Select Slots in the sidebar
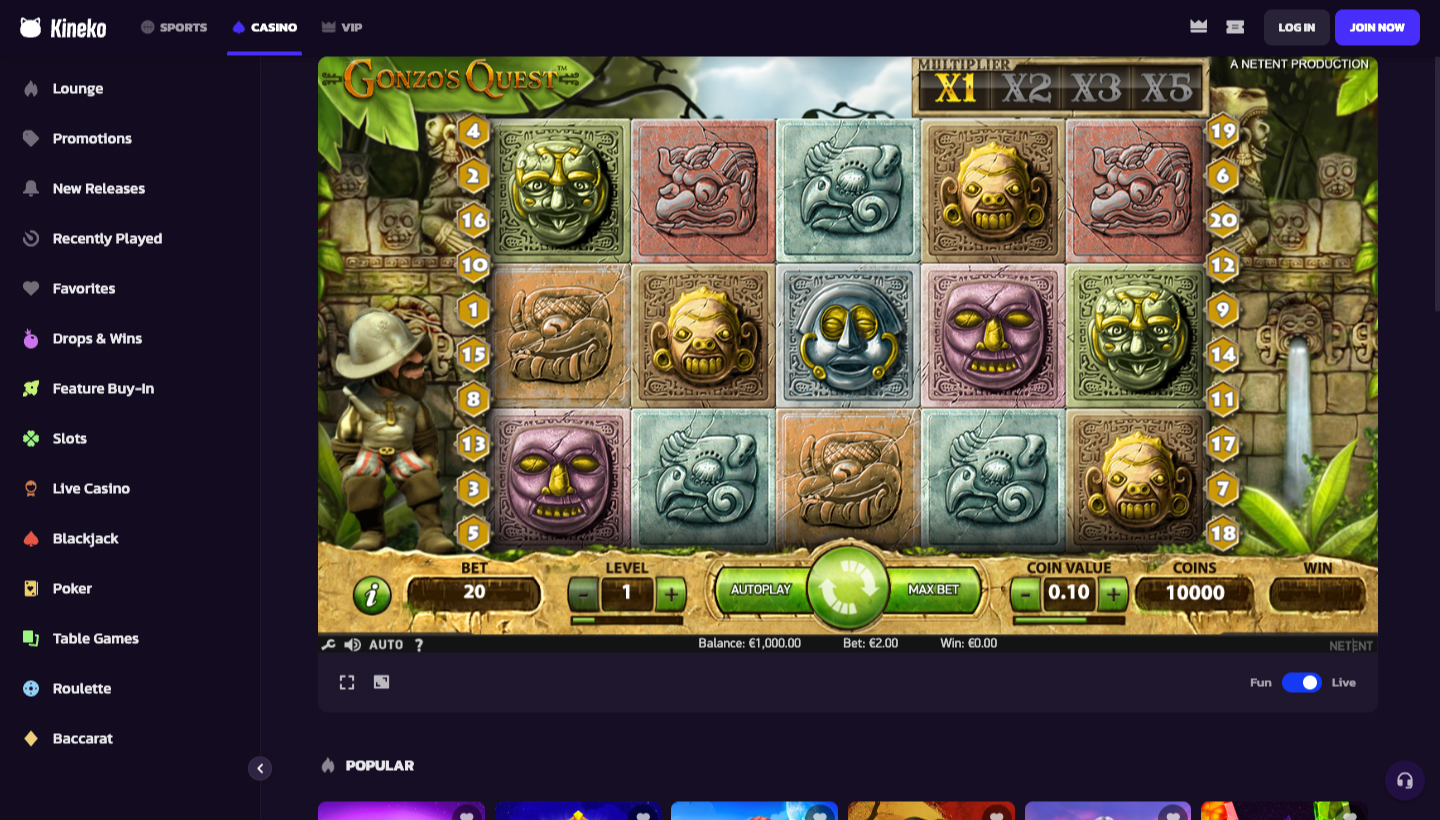Viewport: 1440px width, 820px height. 72,438
